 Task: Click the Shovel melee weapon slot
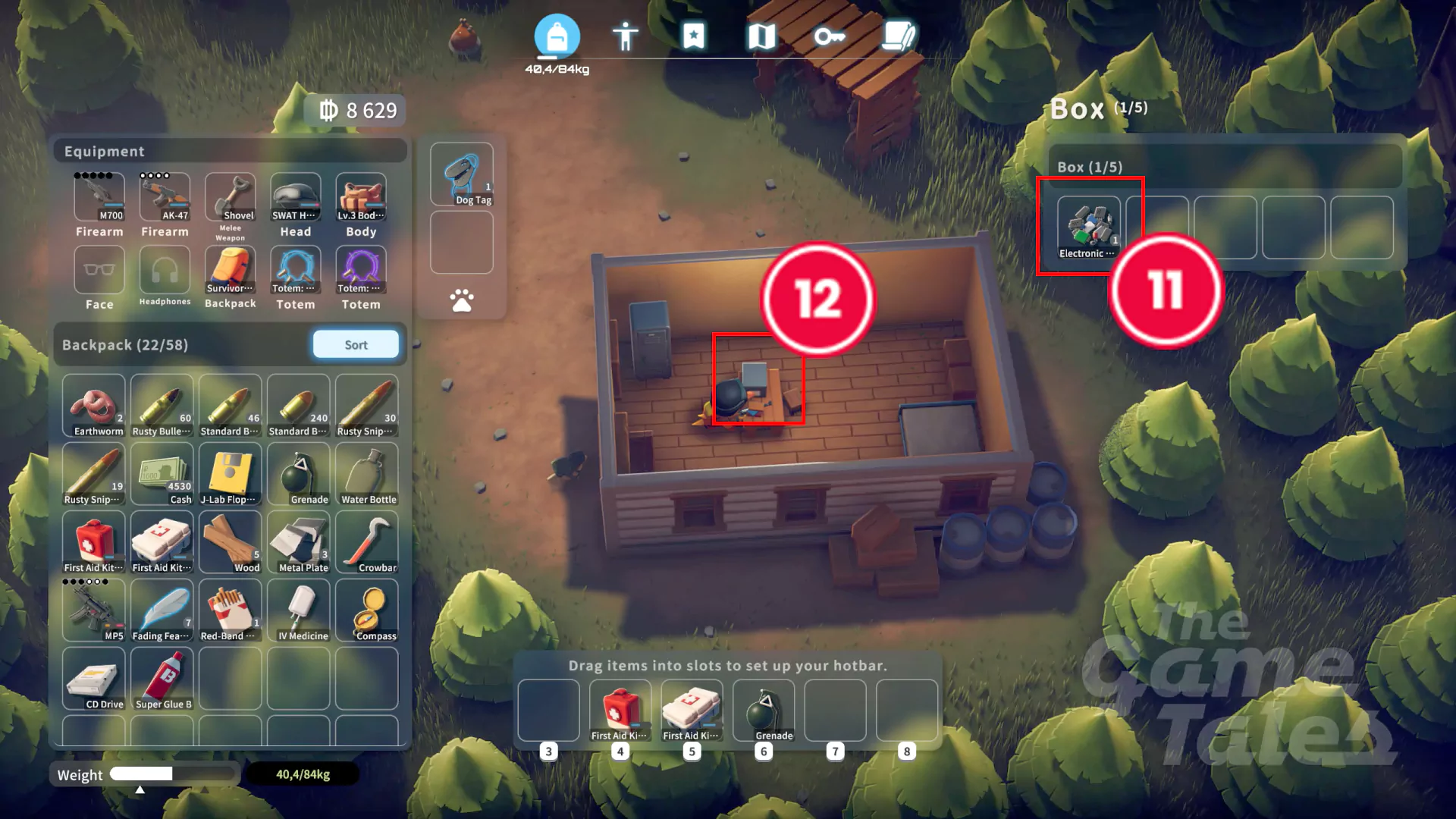(x=231, y=197)
